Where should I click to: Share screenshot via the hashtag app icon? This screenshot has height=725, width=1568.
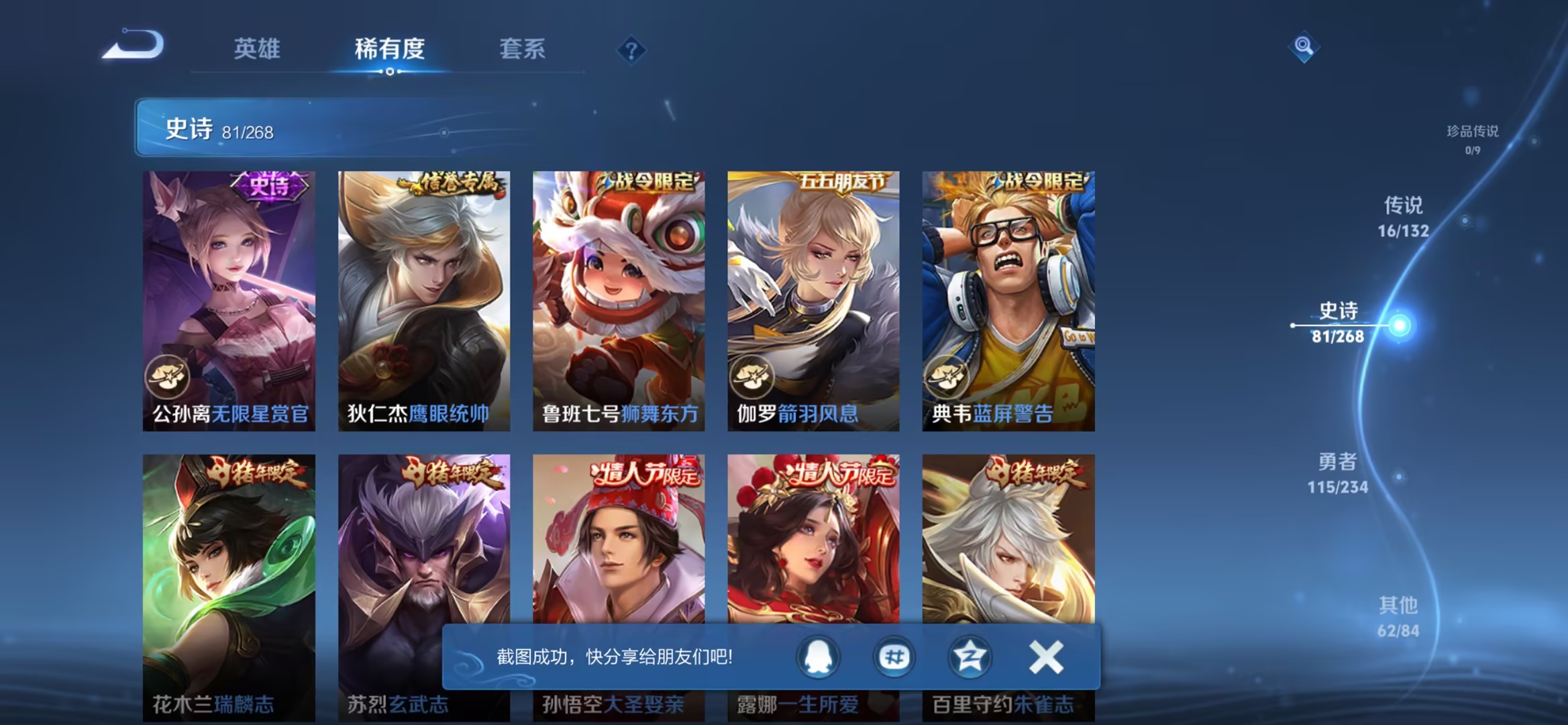[894, 658]
